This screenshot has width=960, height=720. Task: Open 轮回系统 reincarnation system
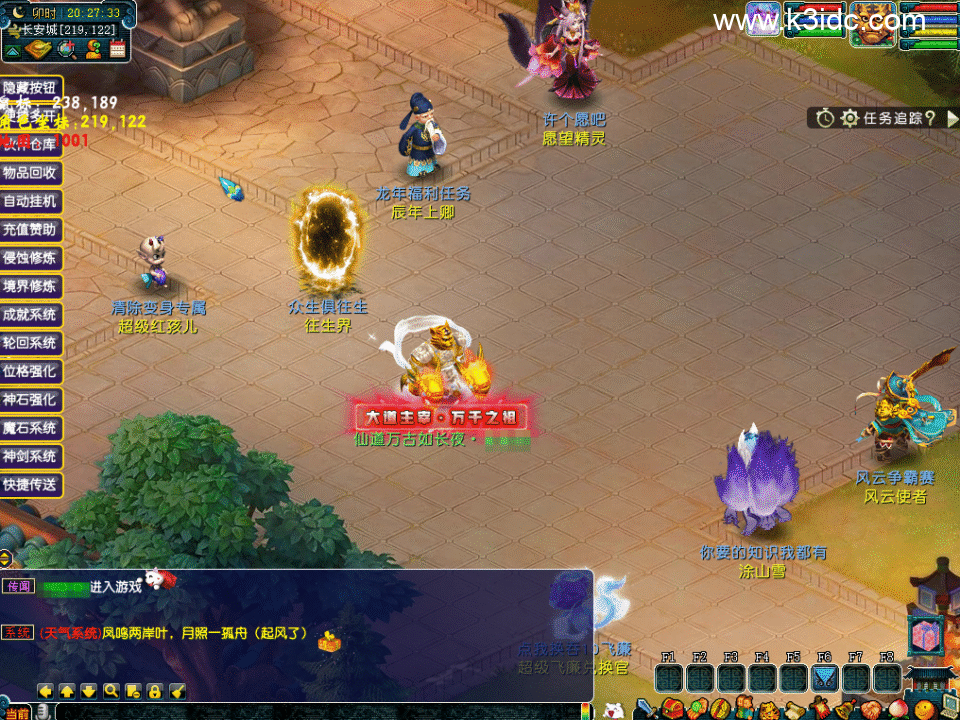pyautogui.click(x=31, y=343)
